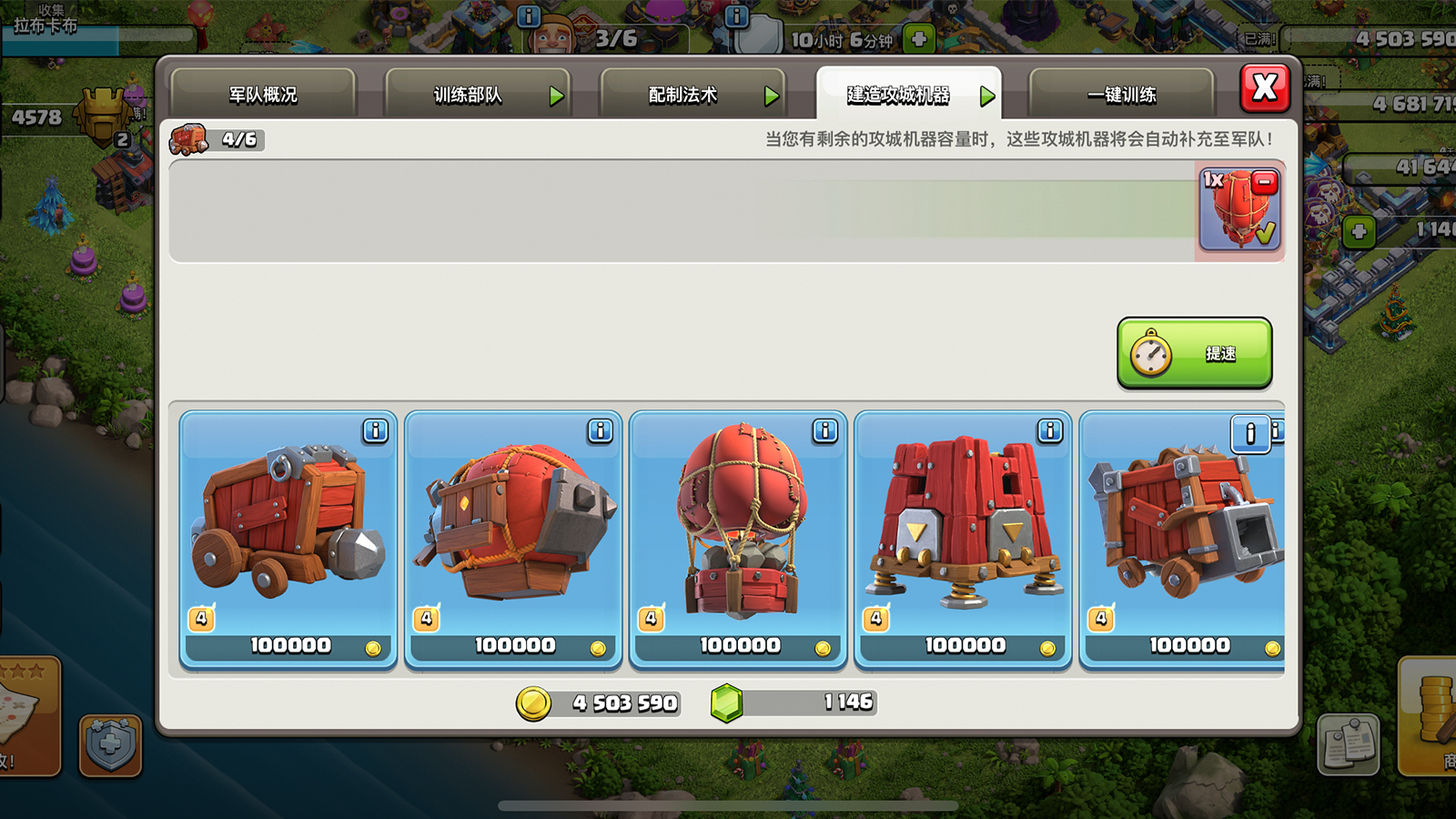Image resolution: width=1456 pixels, height=819 pixels.
Task: Show info for the Battle Blimp
Action: pyautogui.click(x=600, y=430)
